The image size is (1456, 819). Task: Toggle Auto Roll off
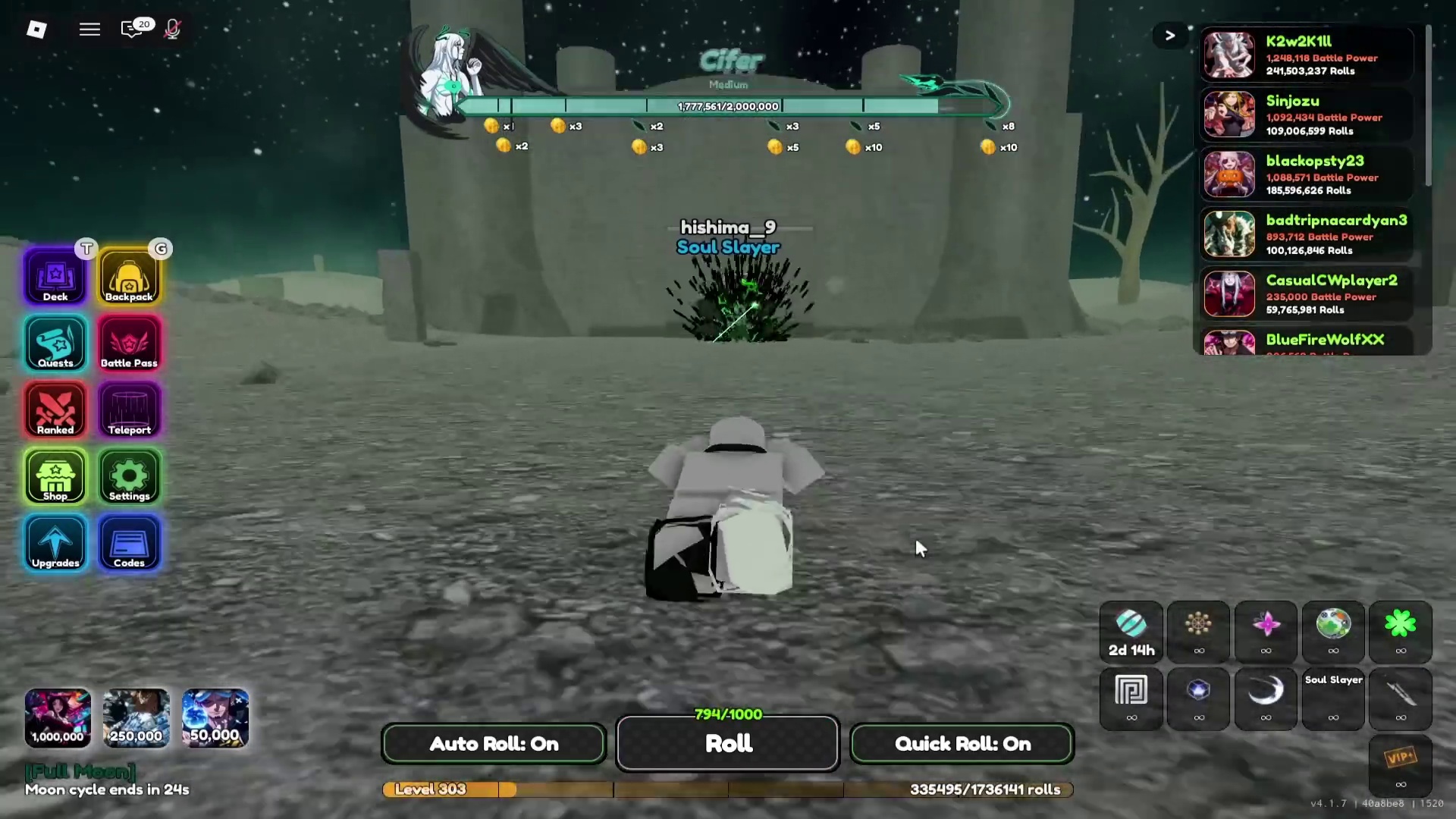(494, 743)
